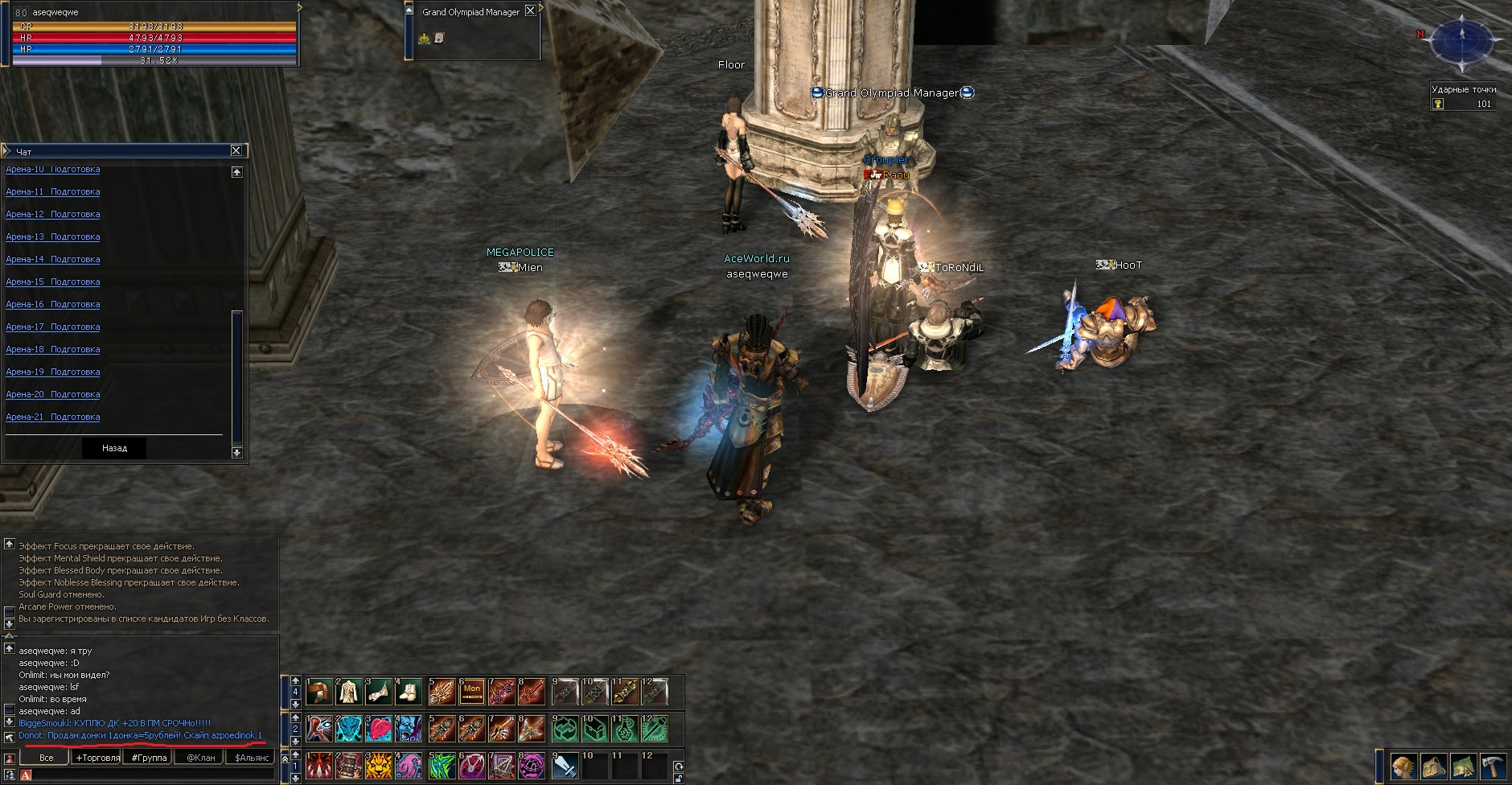Screen dimensions: 1512x785
Task: Open the Арена-20 Подготовка entry
Action: [x=53, y=395]
